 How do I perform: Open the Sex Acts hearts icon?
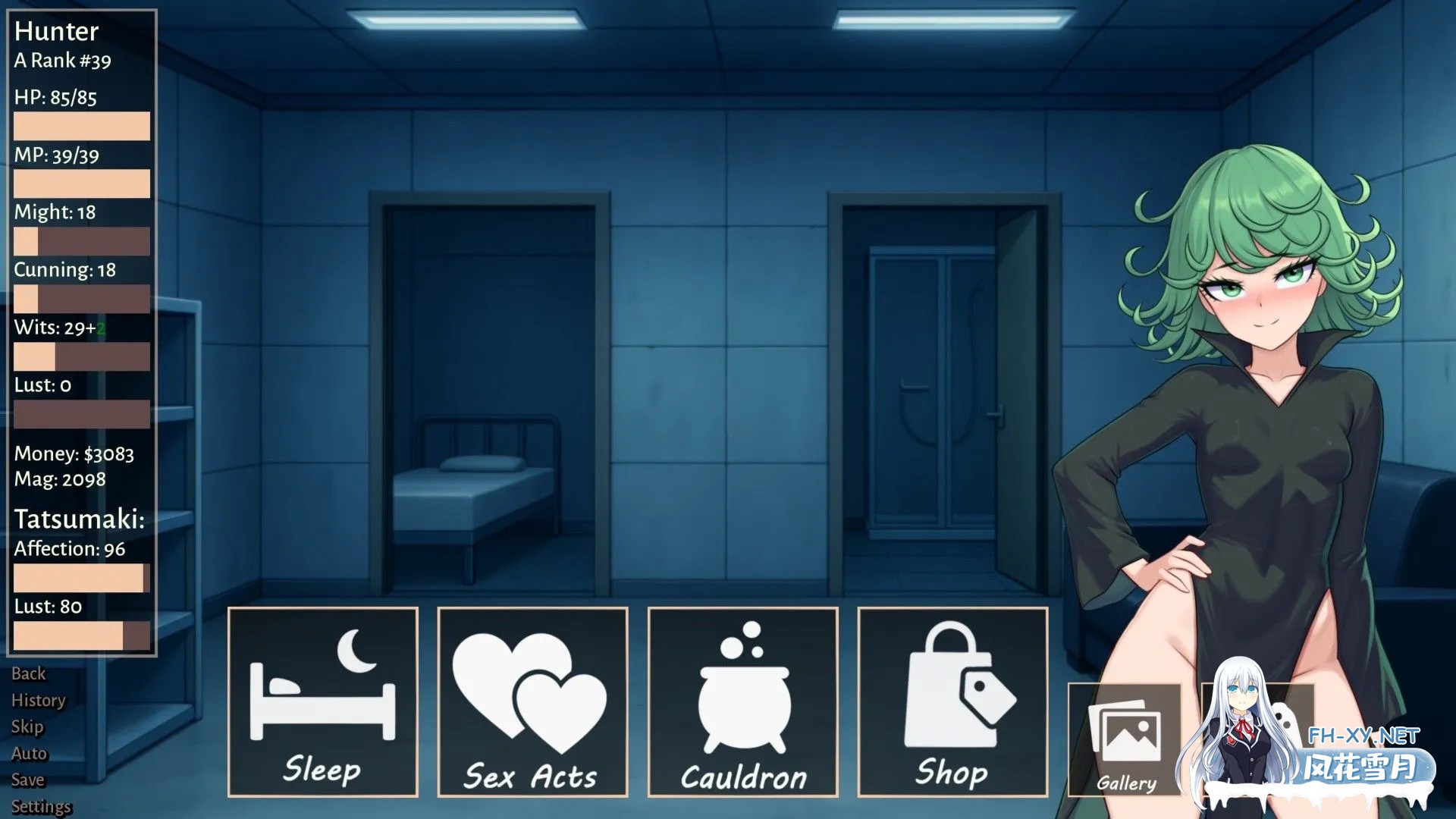click(532, 690)
